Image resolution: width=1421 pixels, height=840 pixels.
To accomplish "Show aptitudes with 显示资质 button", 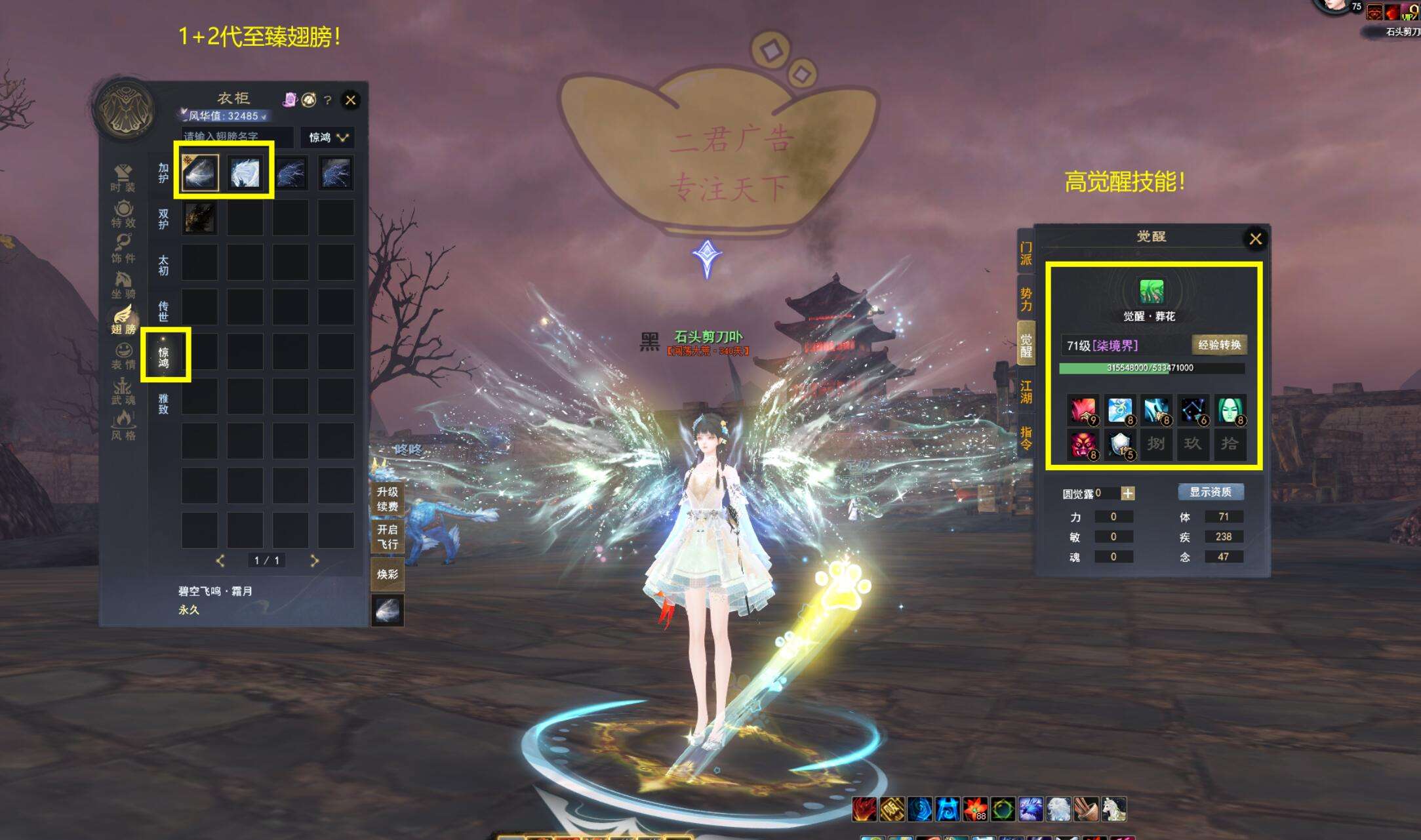I will click(x=1210, y=492).
